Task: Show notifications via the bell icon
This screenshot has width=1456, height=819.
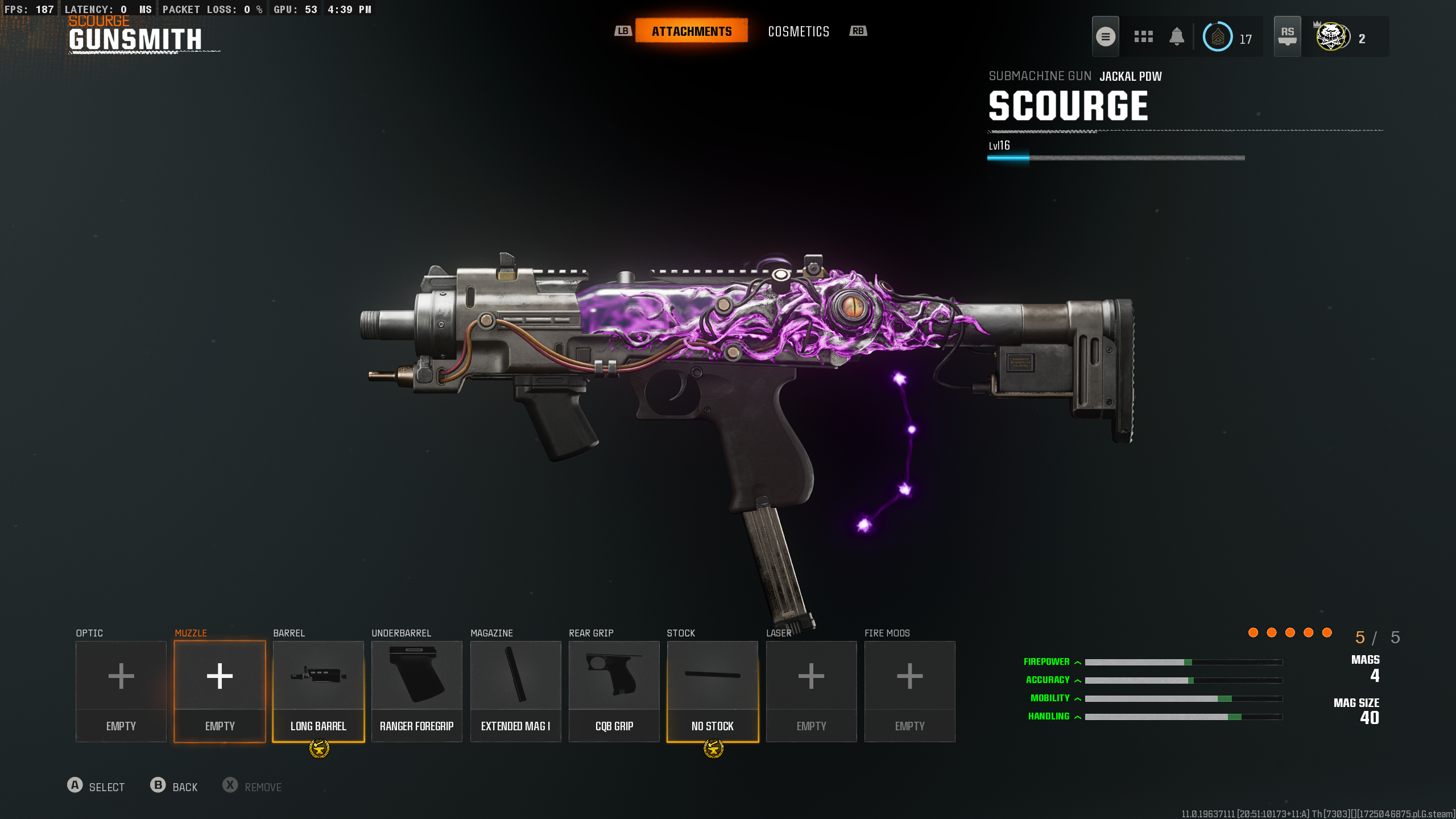Action: [x=1177, y=37]
